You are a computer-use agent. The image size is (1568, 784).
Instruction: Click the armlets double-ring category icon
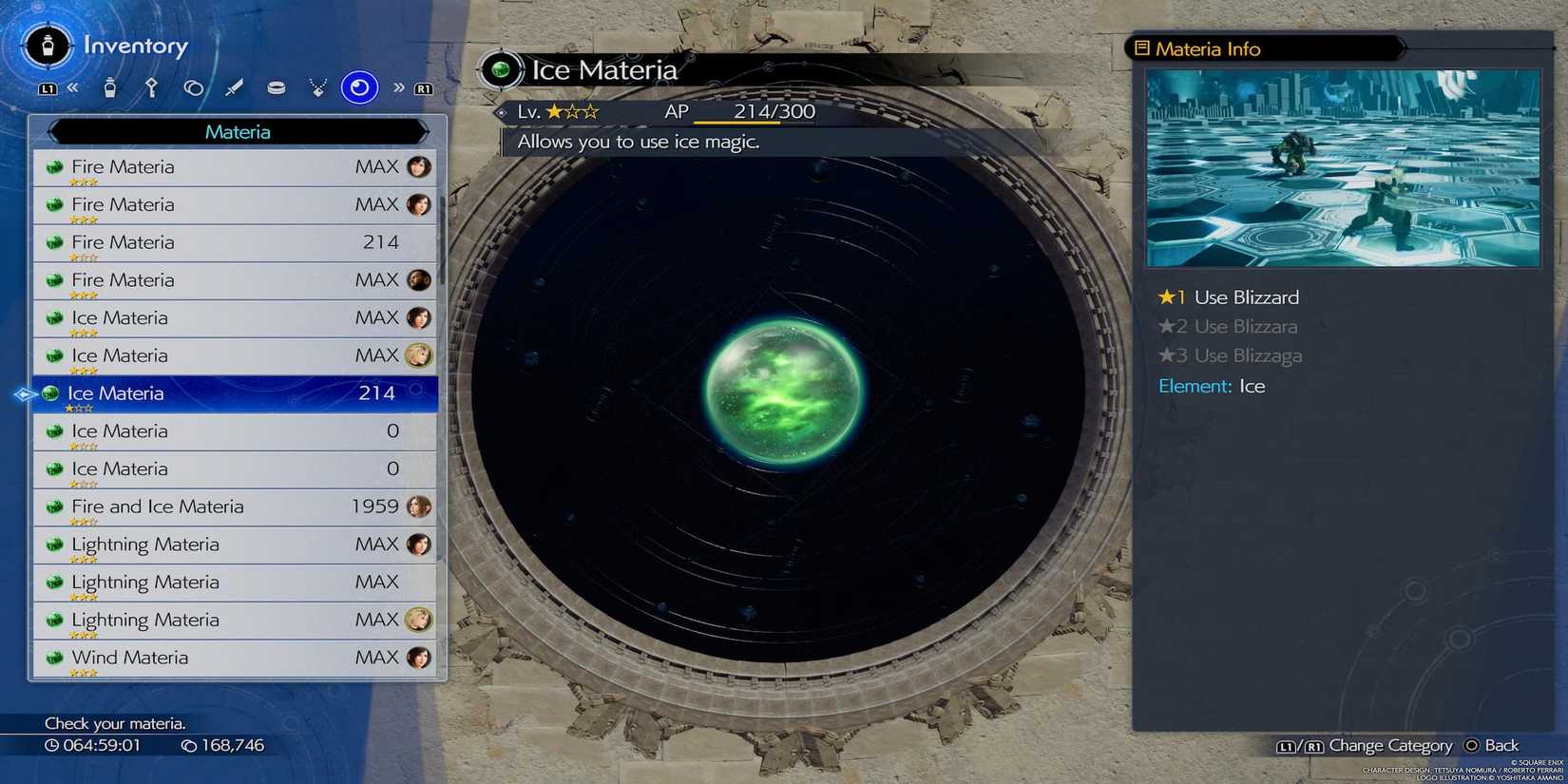pos(194,87)
